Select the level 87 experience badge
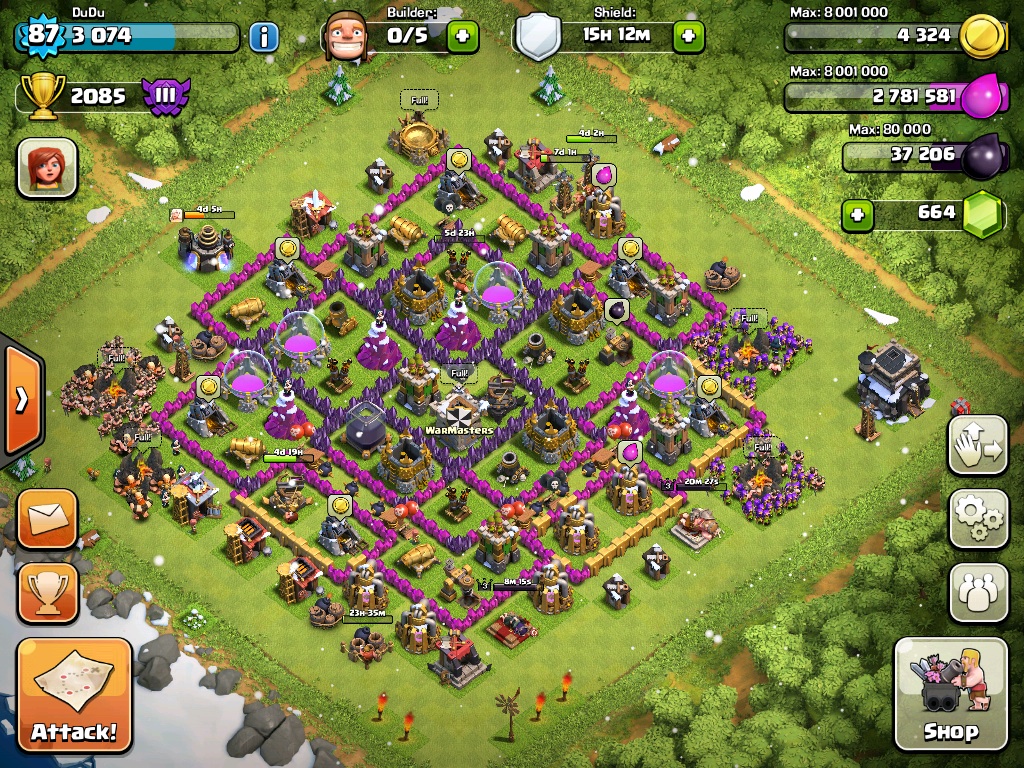This screenshot has height=768, width=1024. coord(41,35)
